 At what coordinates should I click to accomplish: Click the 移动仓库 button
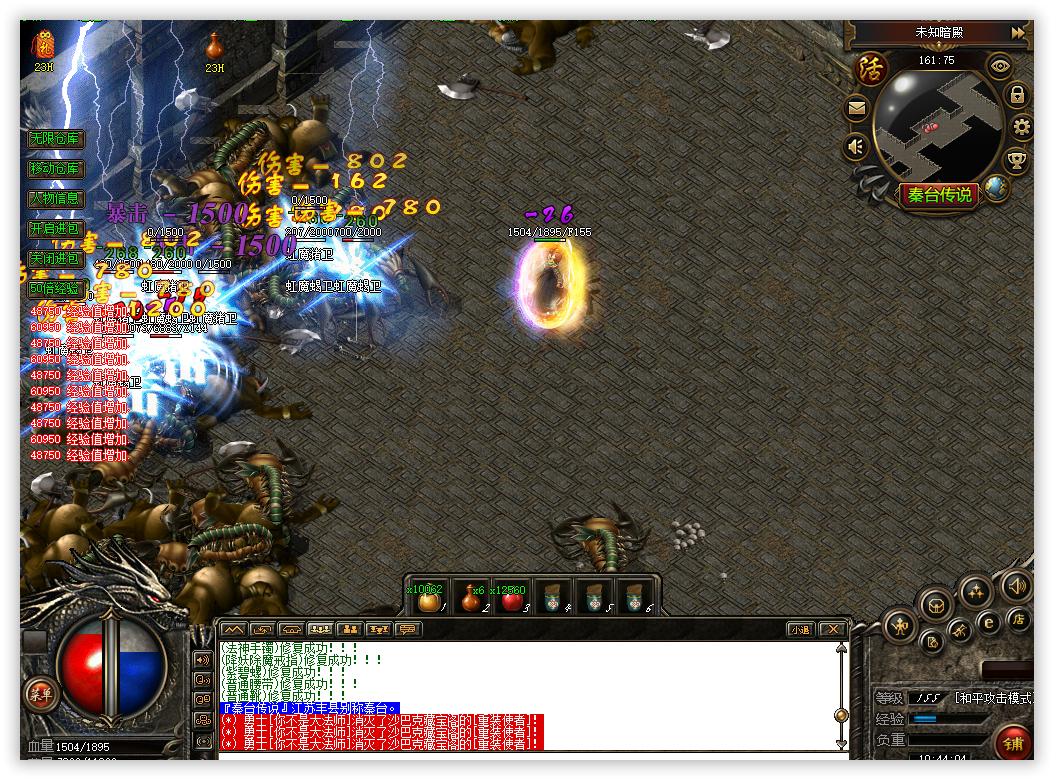pyautogui.click(x=55, y=169)
